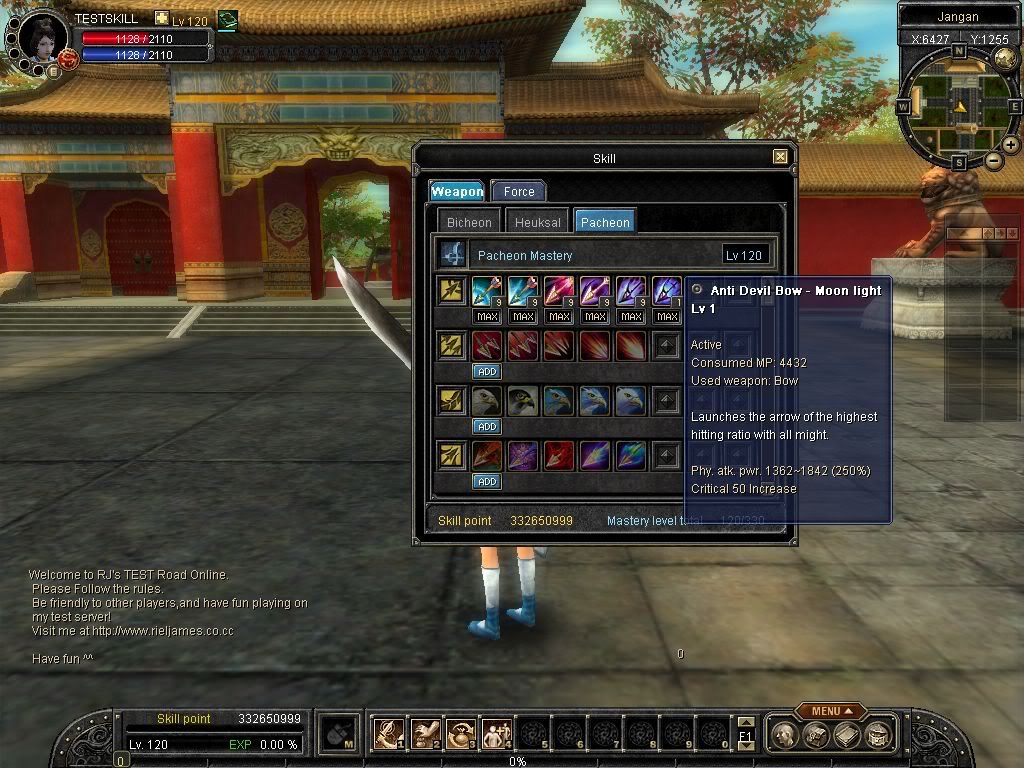This screenshot has height=768, width=1024.
Task: Click the Pacheon Mastery bow icon
Action: [453, 254]
